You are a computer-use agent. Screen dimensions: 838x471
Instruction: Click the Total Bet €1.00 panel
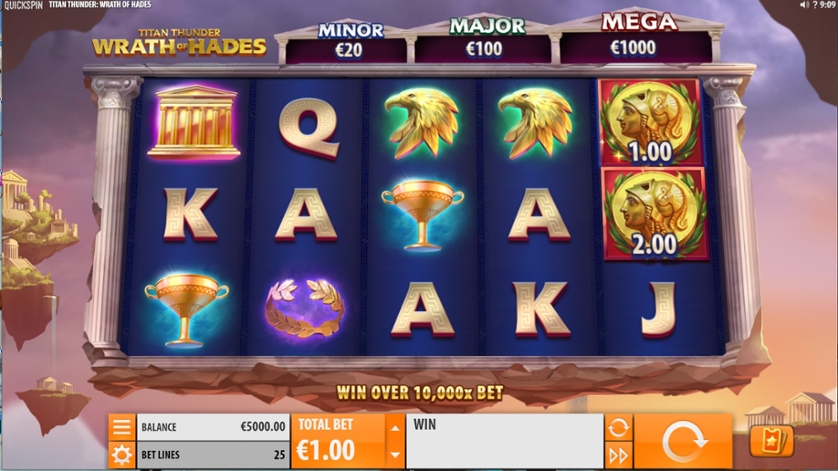tap(338, 442)
